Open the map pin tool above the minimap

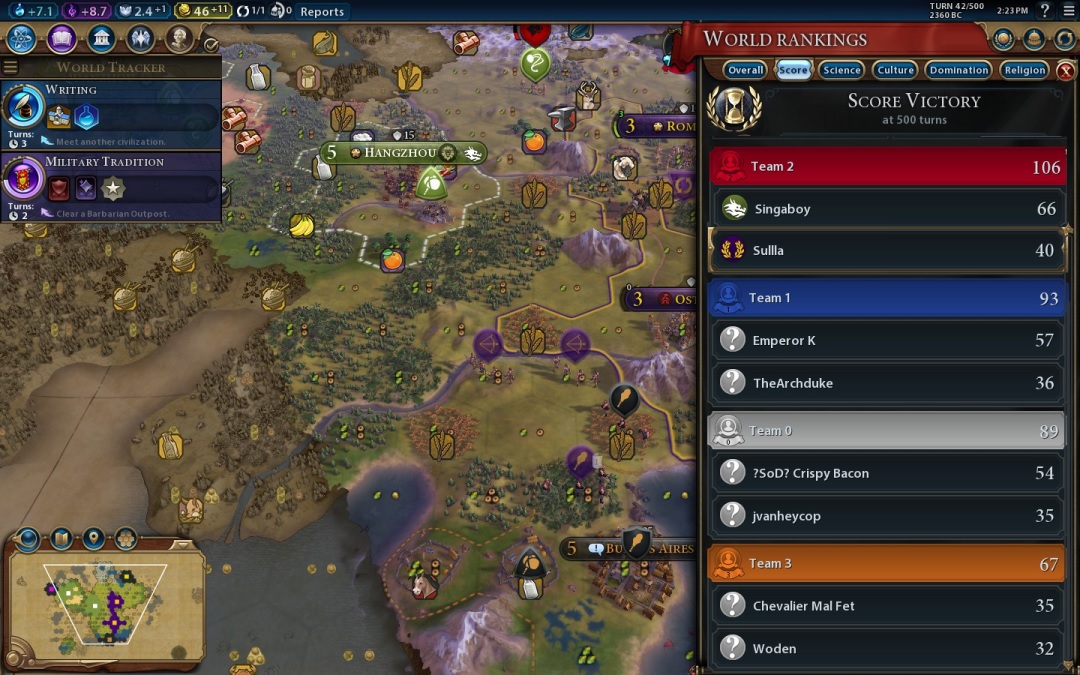pos(93,540)
